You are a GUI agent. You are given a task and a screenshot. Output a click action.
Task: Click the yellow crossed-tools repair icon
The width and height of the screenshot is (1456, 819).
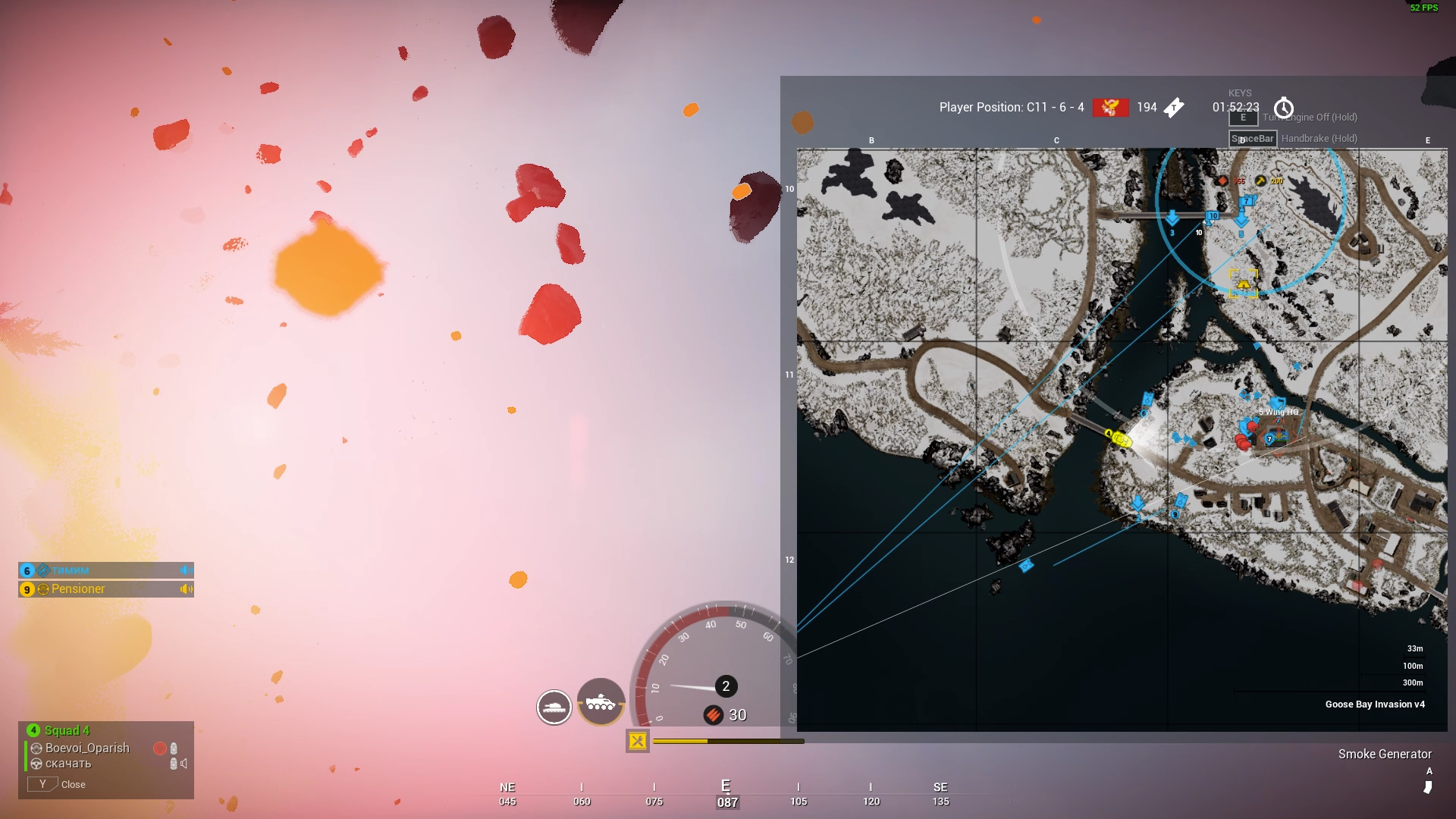[x=638, y=741]
